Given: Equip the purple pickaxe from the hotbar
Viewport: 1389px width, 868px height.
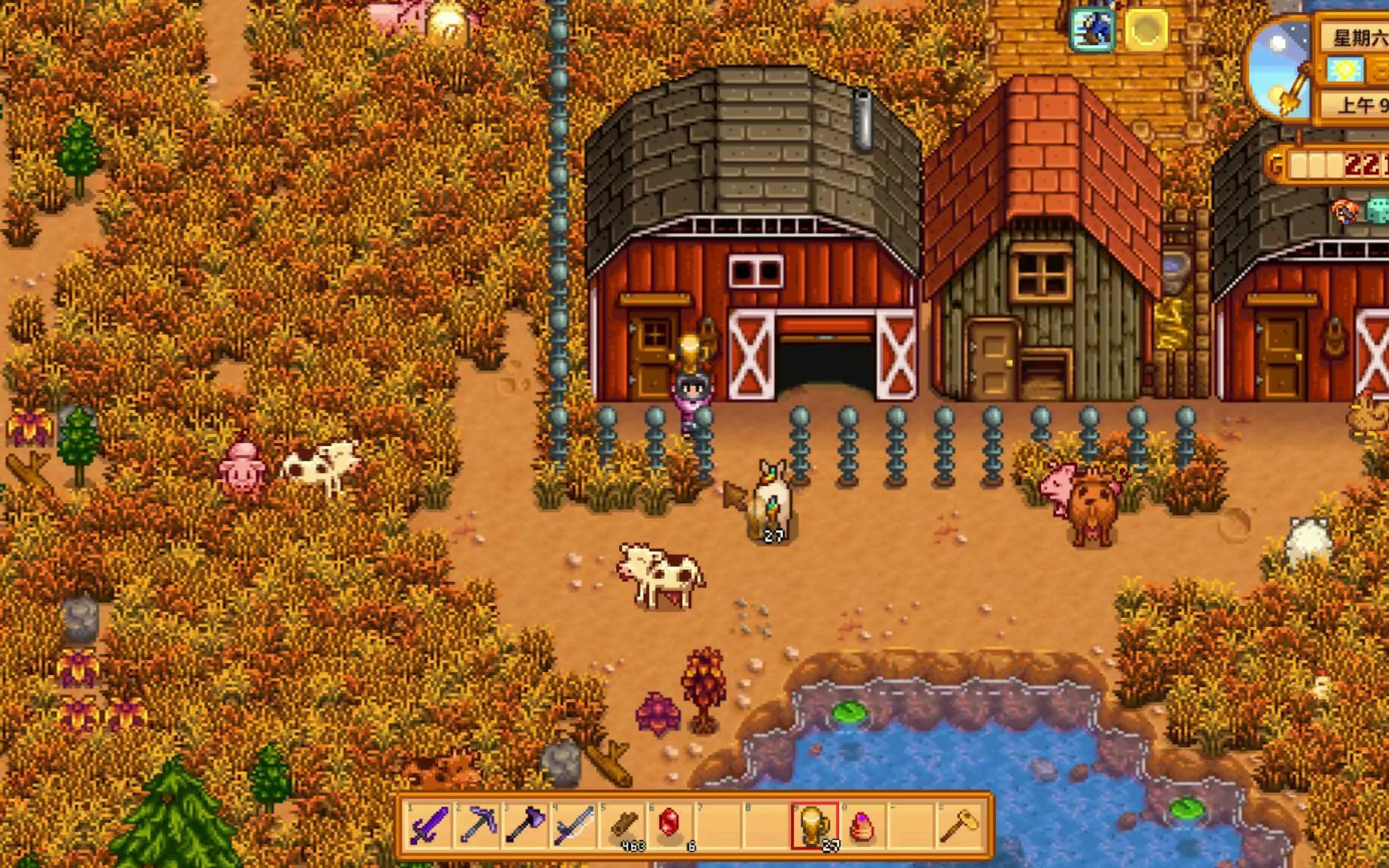Looking at the screenshot, I should [x=477, y=825].
